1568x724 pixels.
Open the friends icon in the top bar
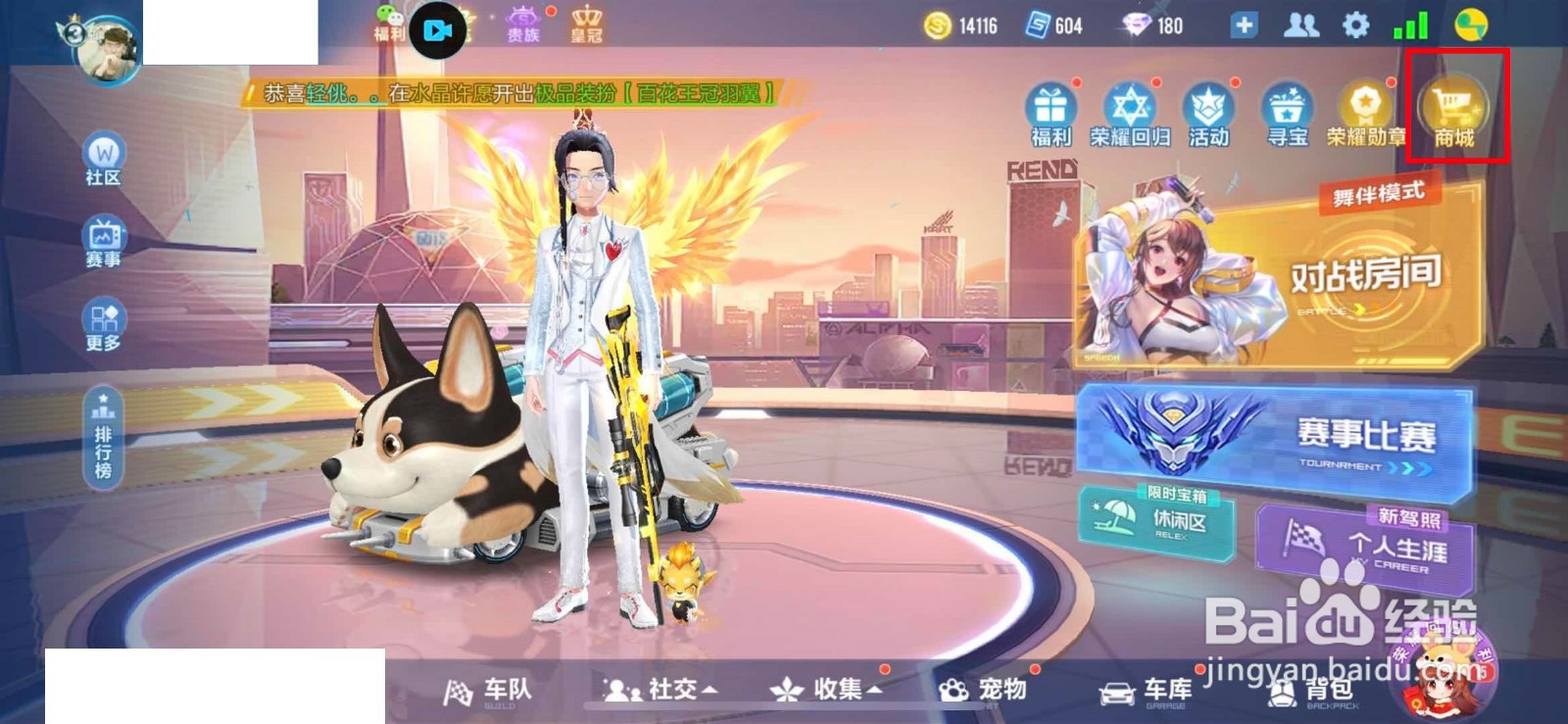1302,26
